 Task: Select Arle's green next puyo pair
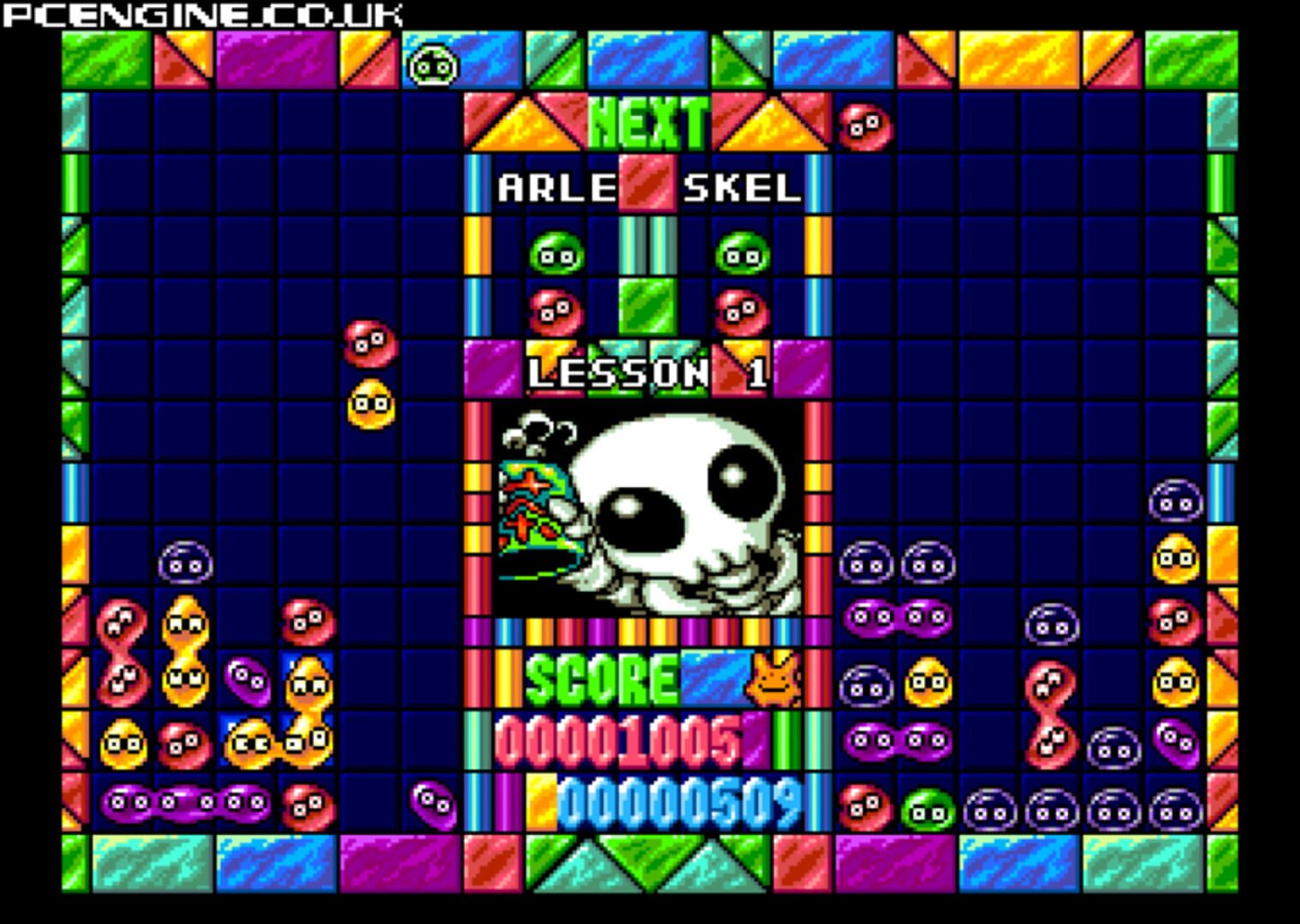(557, 252)
